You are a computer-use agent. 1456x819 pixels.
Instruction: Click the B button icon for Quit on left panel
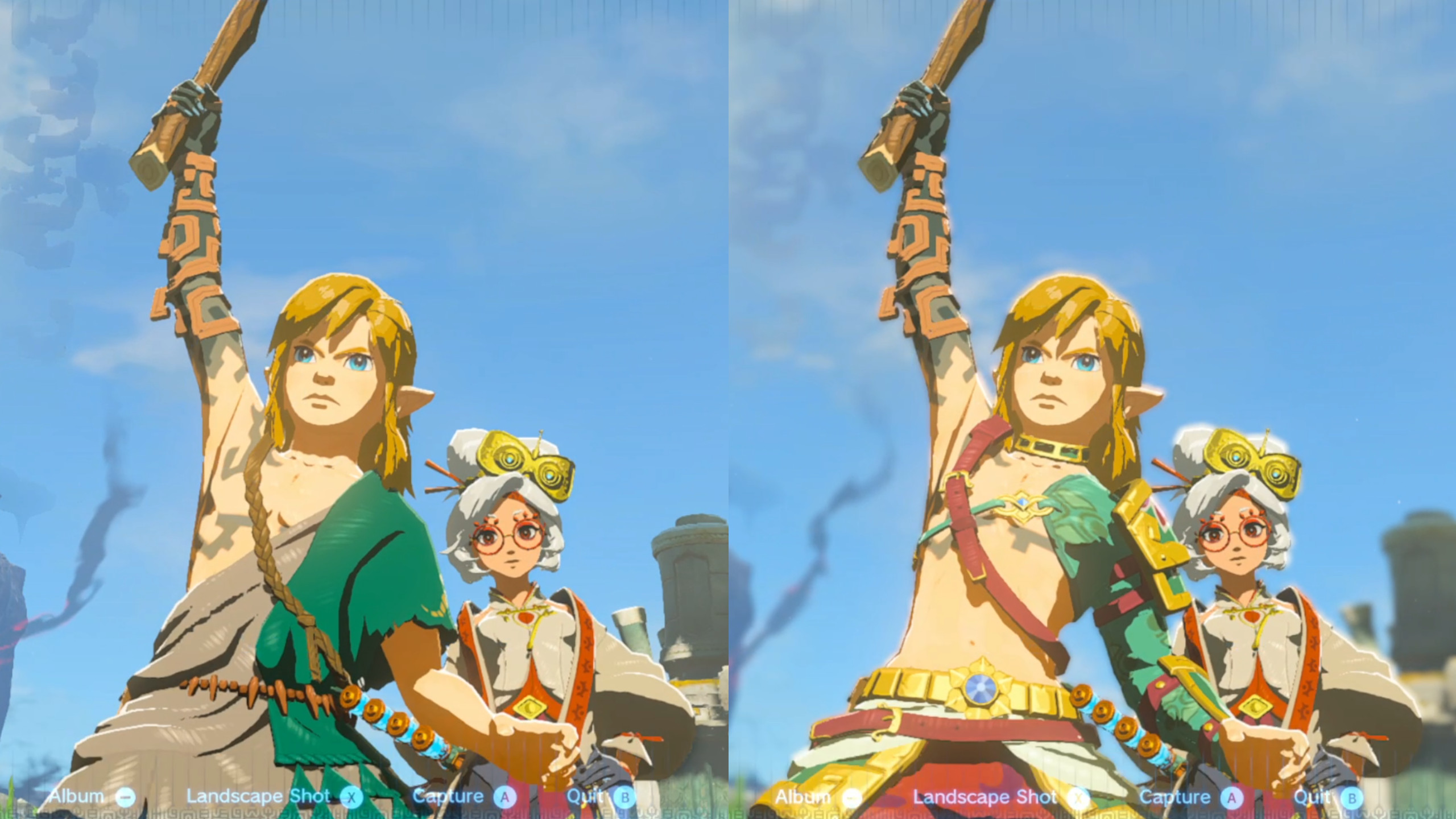[x=624, y=796]
